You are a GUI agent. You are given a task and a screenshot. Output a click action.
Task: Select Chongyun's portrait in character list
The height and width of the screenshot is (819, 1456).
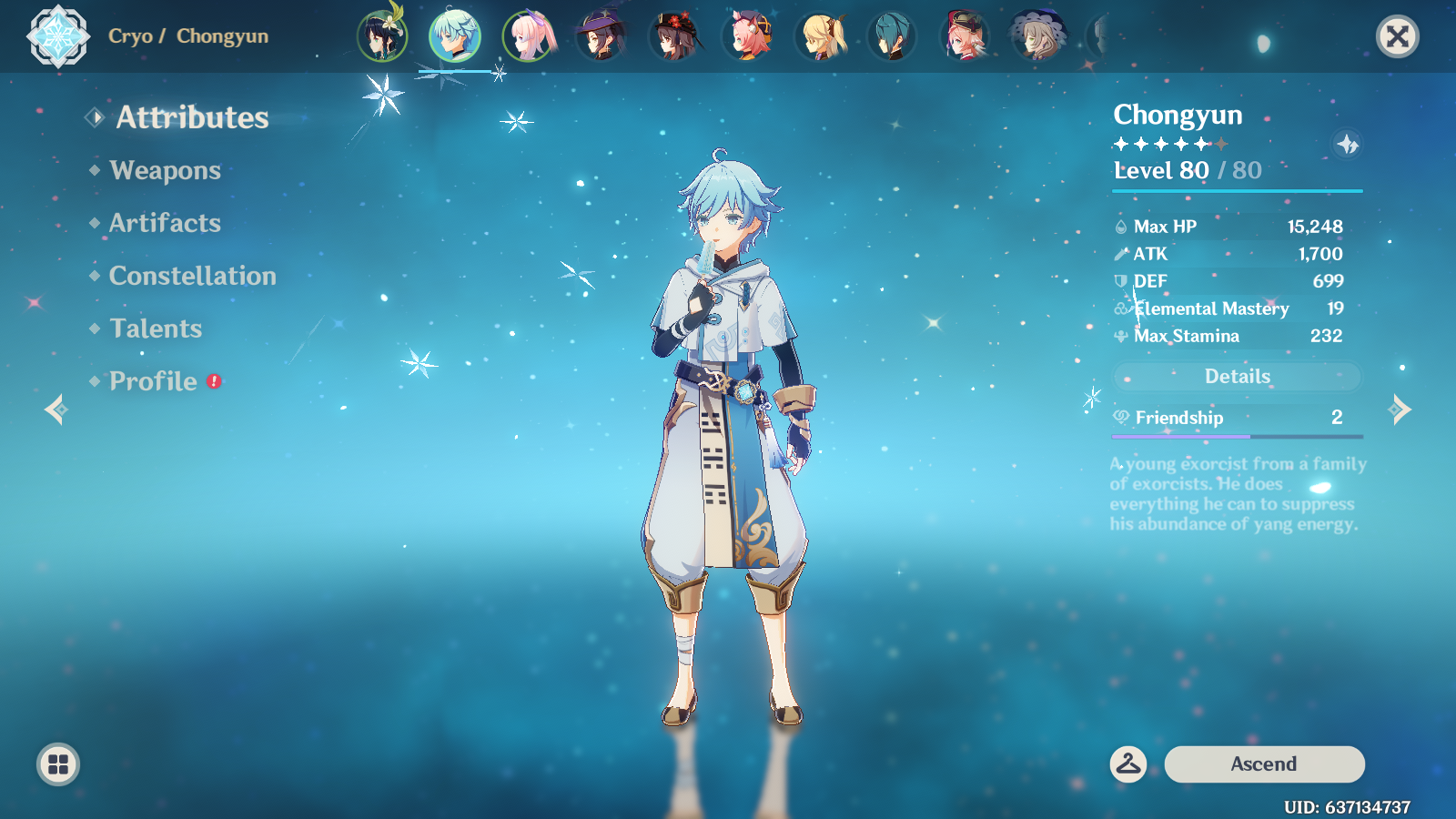click(456, 36)
